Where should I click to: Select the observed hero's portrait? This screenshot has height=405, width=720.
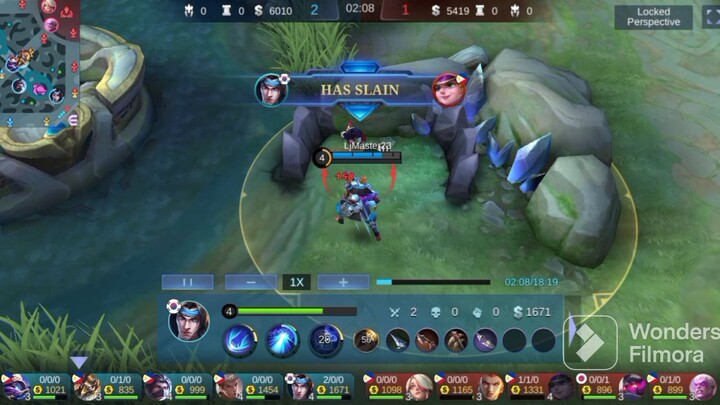point(188,321)
